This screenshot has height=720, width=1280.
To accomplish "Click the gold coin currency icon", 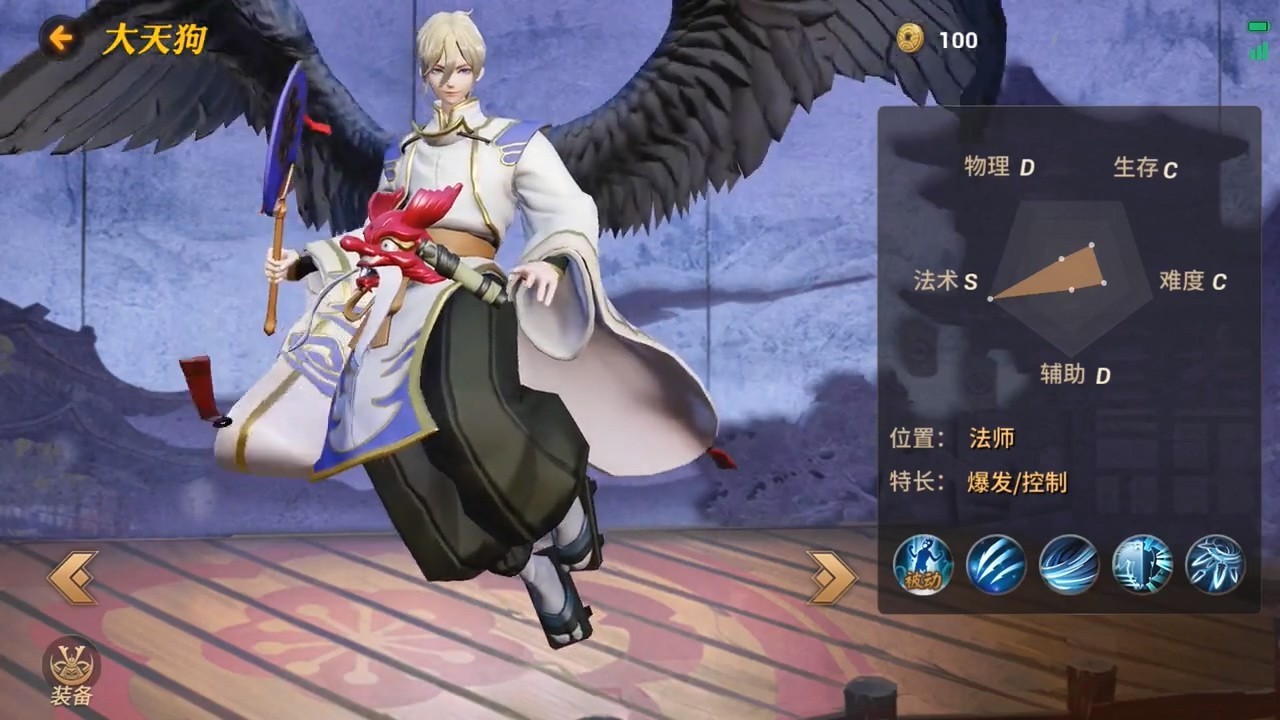I will (x=910, y=39).
